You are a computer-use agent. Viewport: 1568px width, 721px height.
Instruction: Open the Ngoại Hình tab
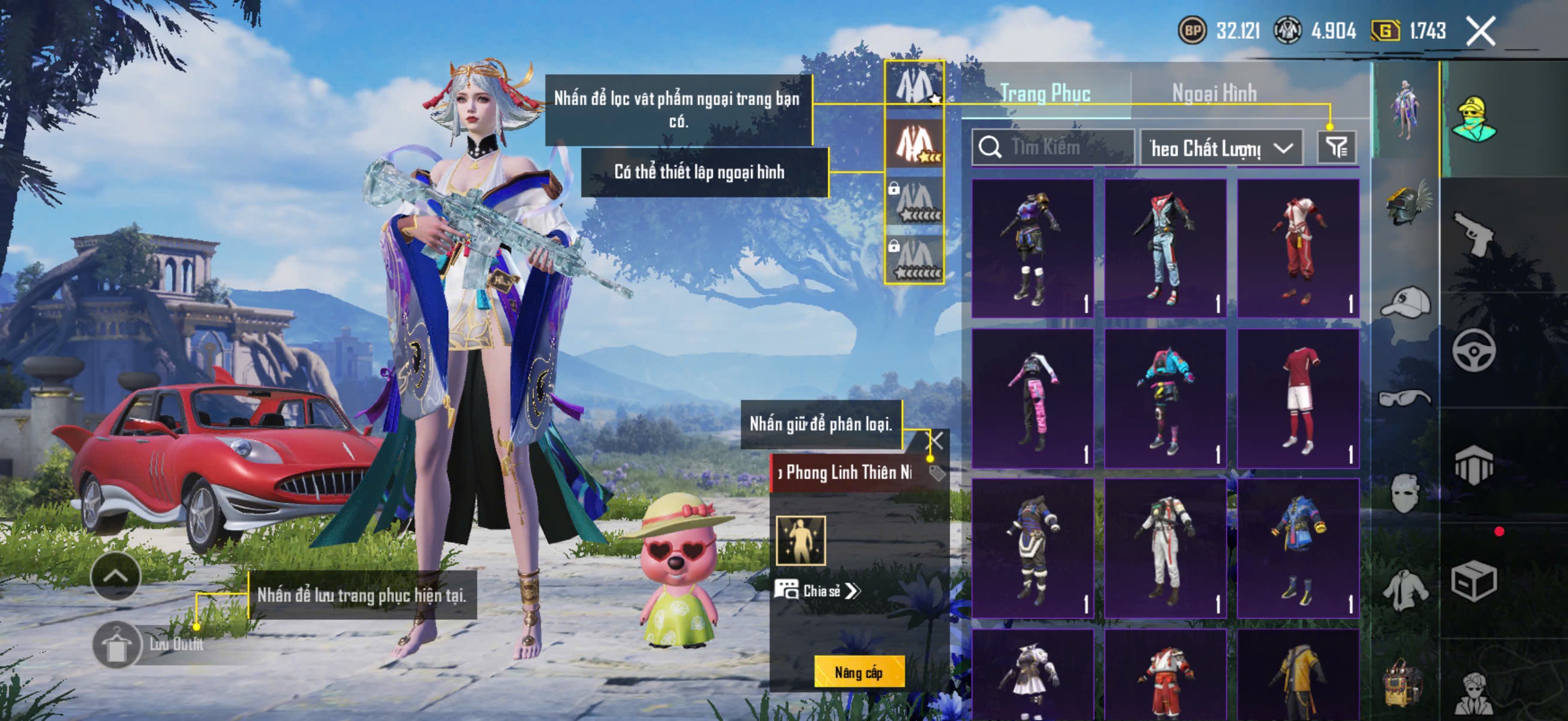[1214, 93]
